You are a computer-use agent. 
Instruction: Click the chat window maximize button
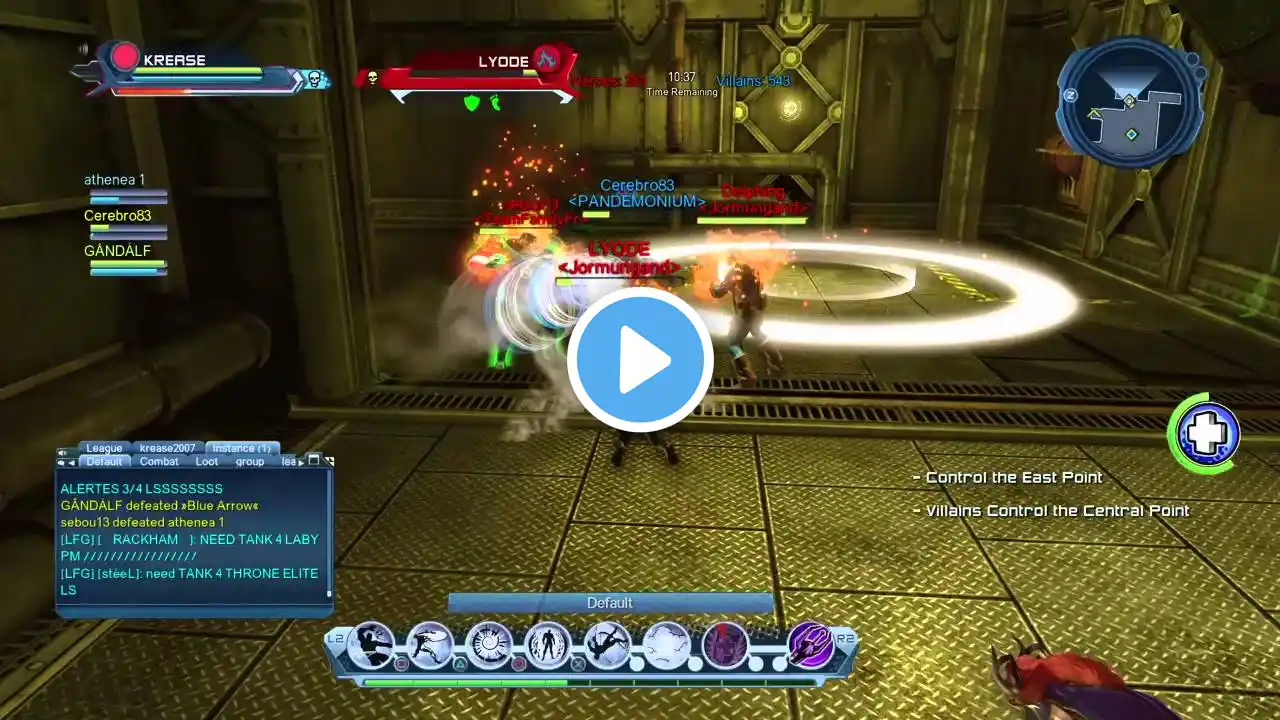coord(313,460)
